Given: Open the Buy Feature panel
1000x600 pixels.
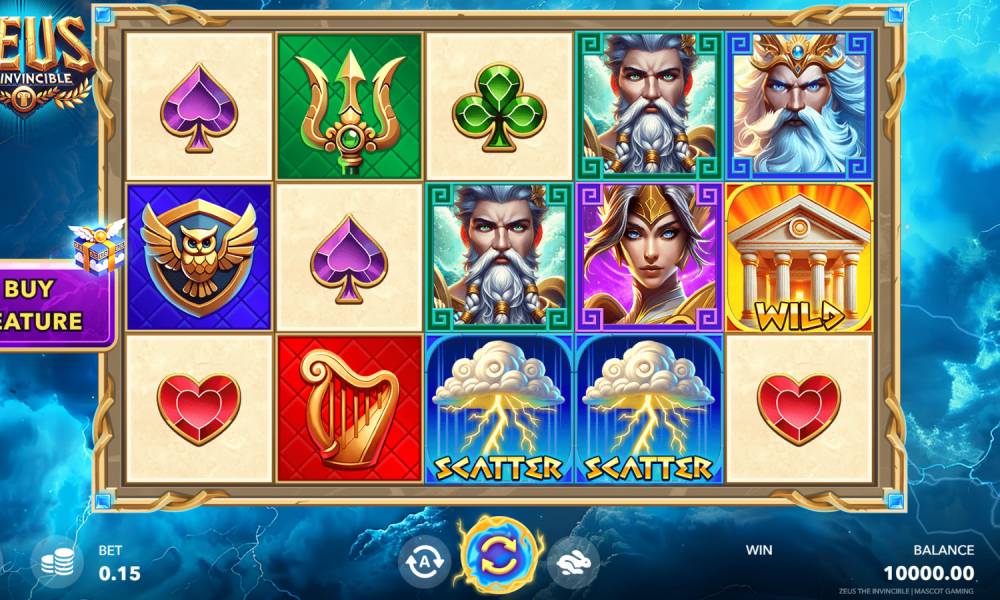Looking at the screenshot, I should [52, 305].
